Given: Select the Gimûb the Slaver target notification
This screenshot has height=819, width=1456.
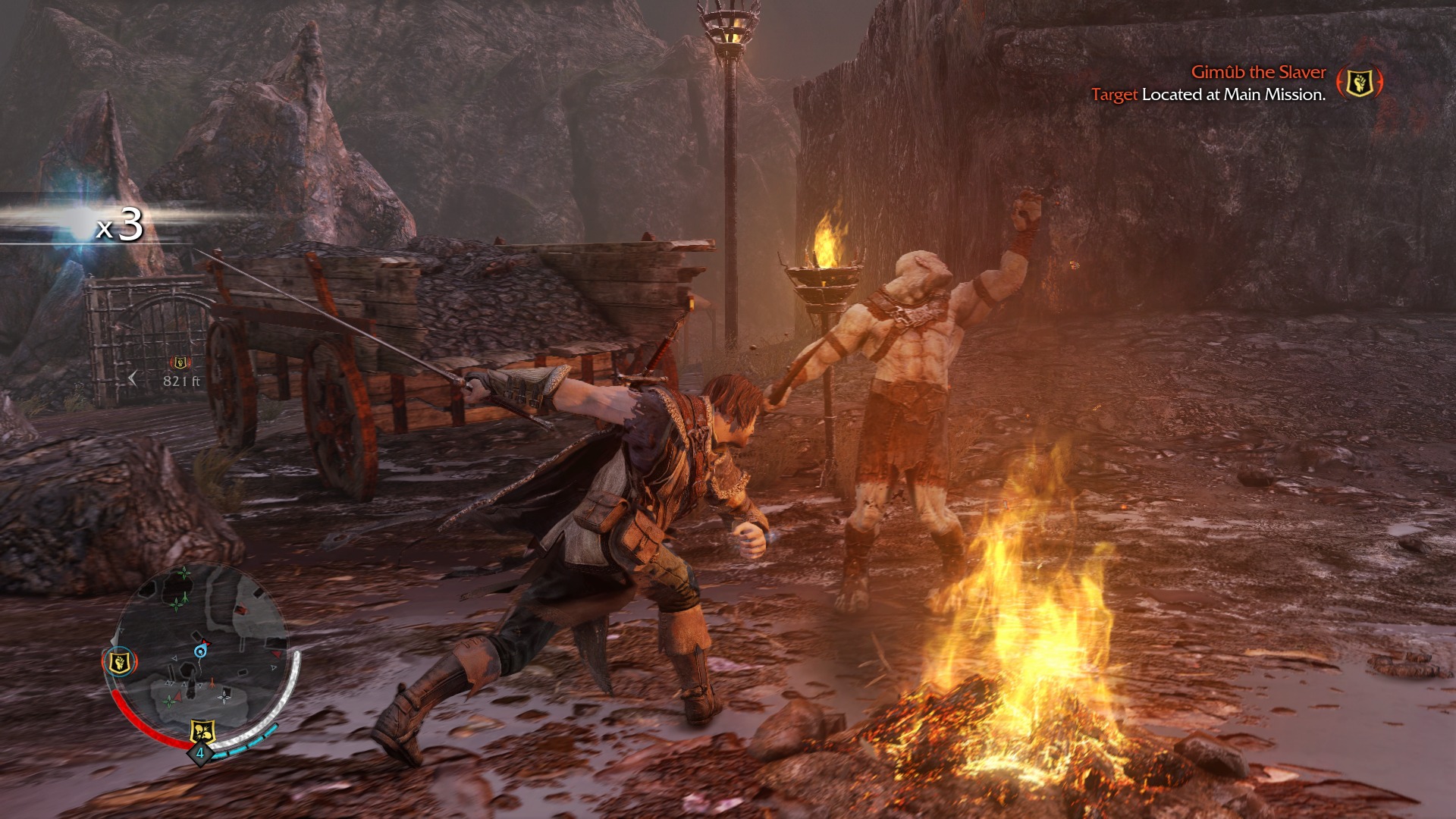Looking at the screenshot, I should [x=1257, y=73].
